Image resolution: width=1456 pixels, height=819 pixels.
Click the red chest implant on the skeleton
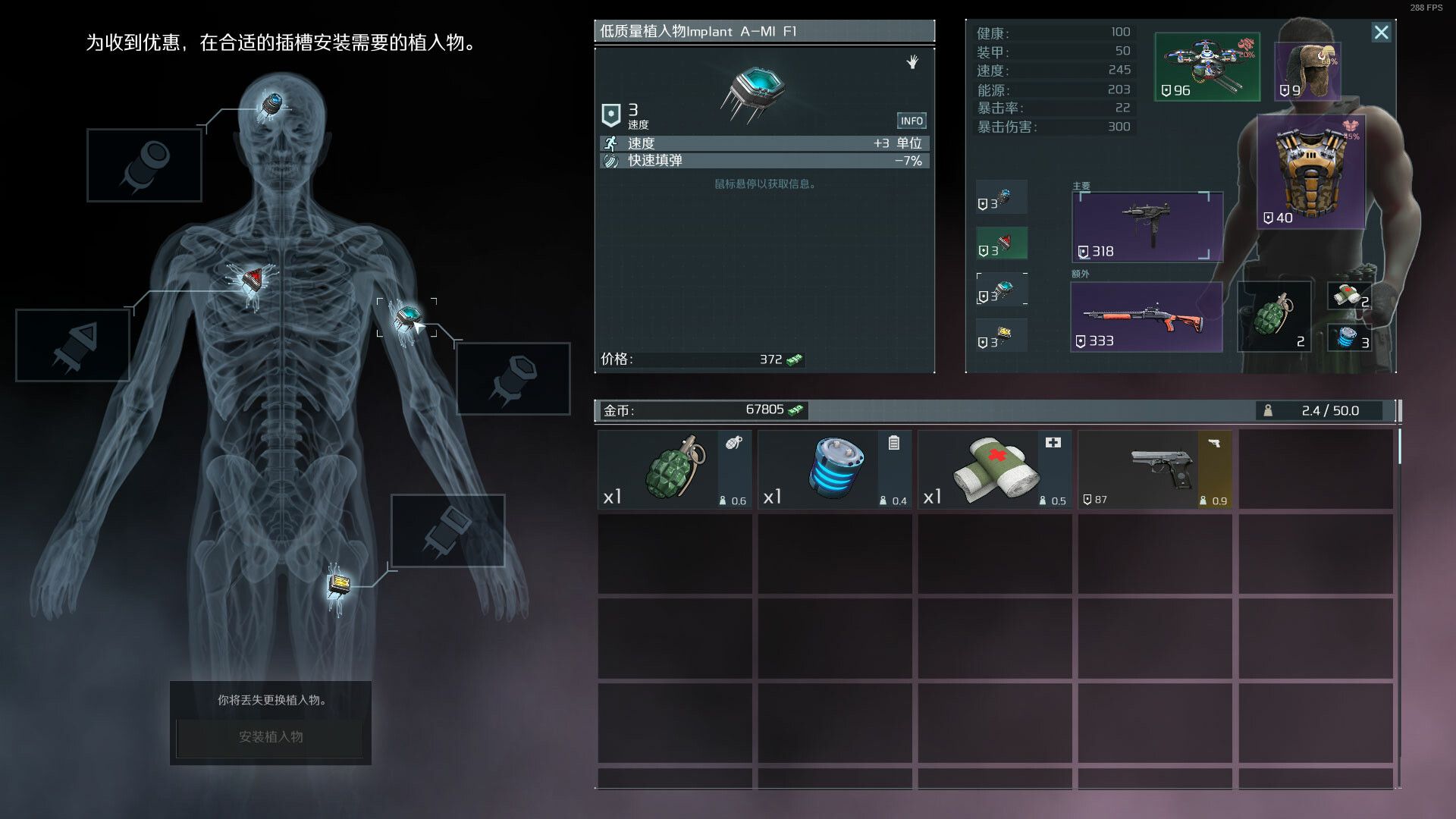coord(252,281)
